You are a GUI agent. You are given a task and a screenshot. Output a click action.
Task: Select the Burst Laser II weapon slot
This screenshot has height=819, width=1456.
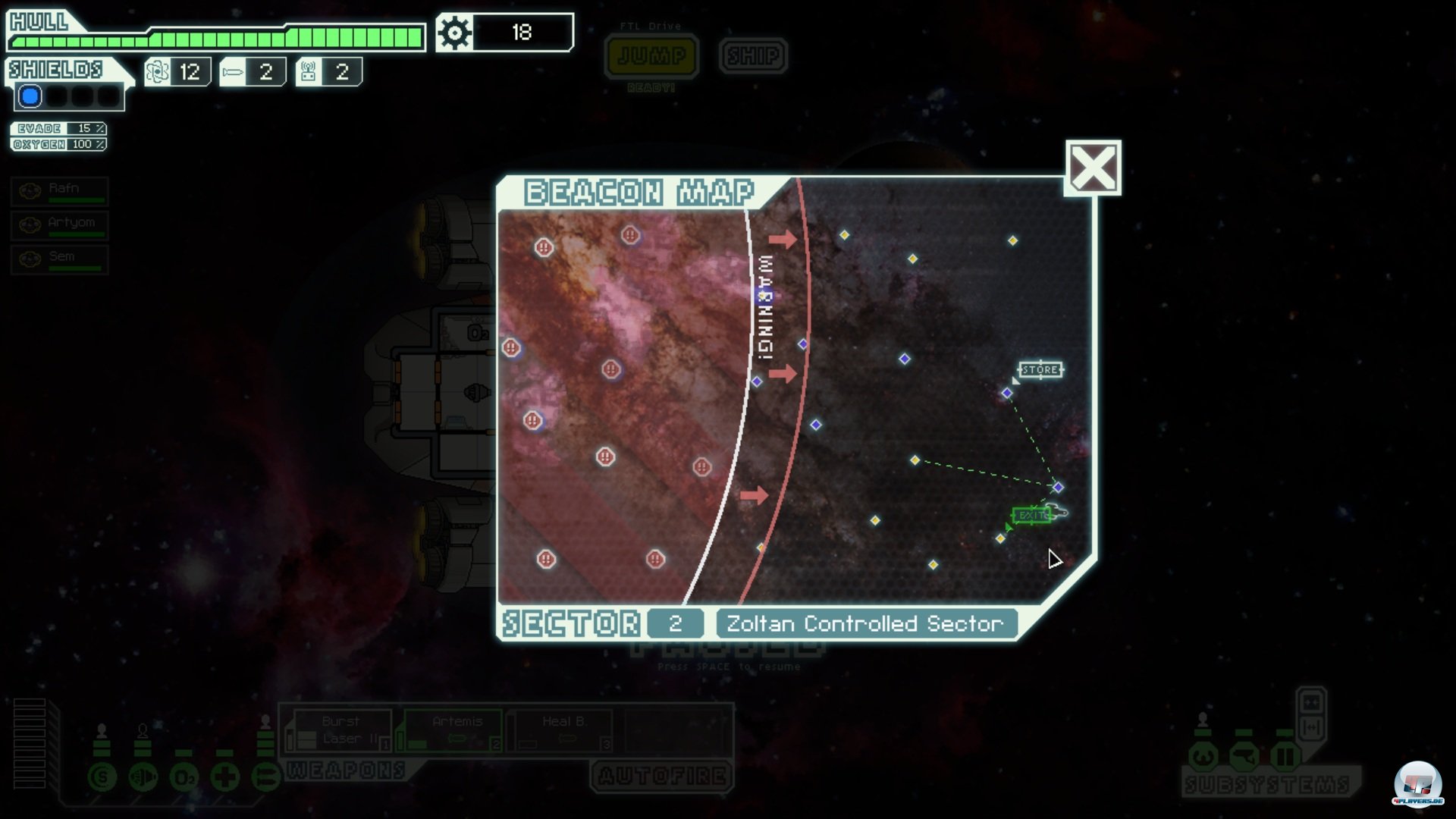click(341, 731)
